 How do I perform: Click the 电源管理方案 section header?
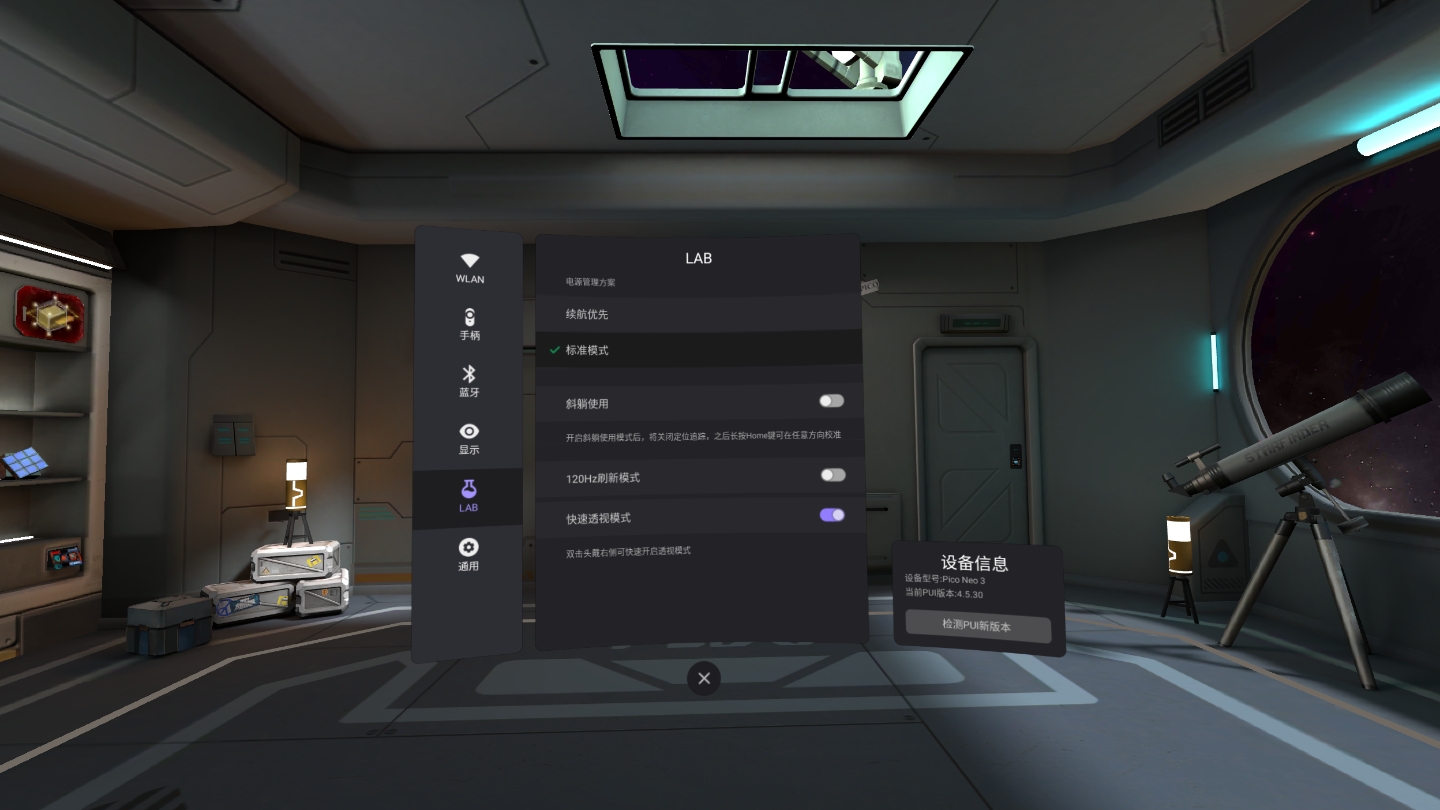point(593,282)
